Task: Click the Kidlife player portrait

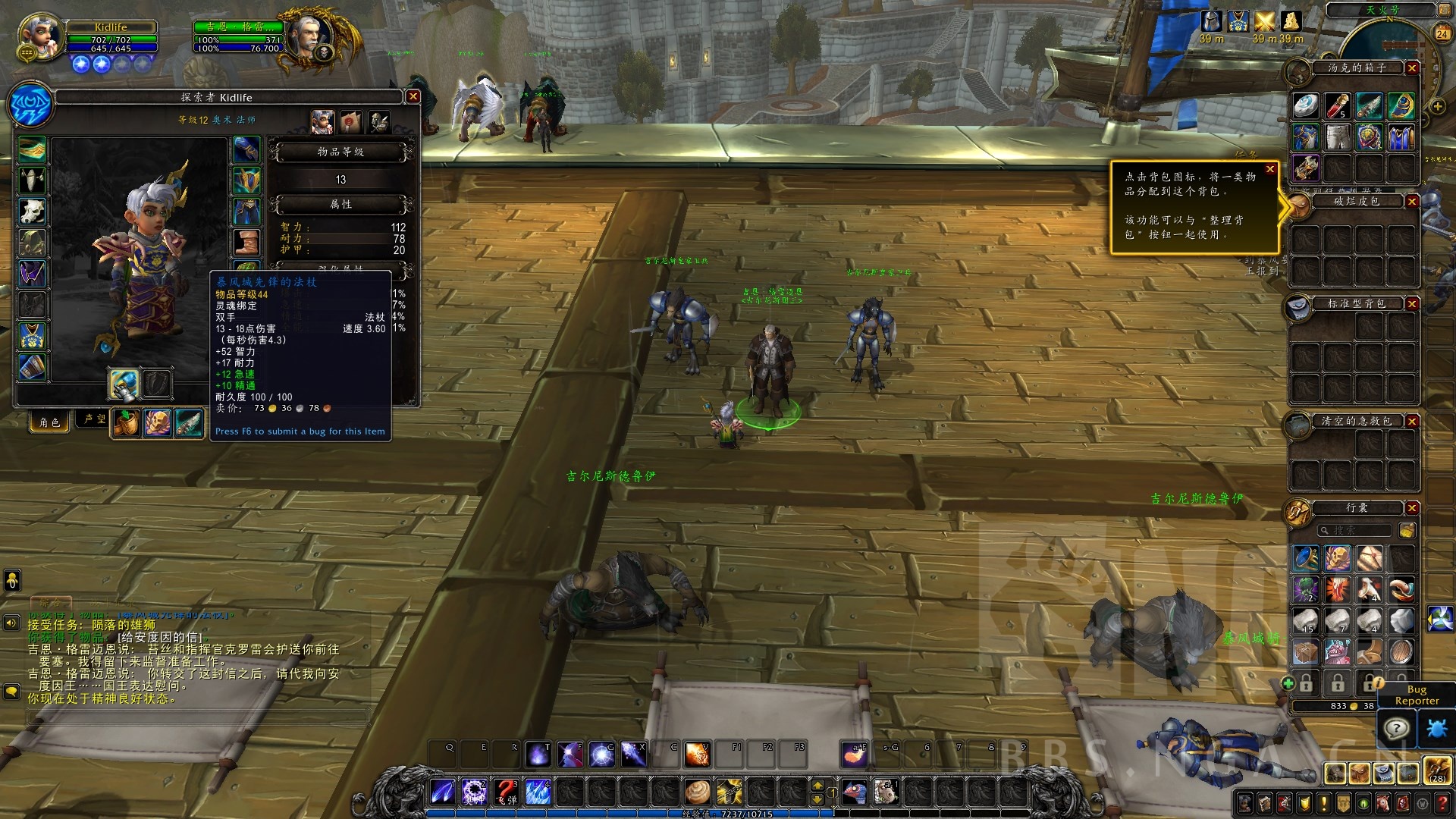Action: point(39,36)
